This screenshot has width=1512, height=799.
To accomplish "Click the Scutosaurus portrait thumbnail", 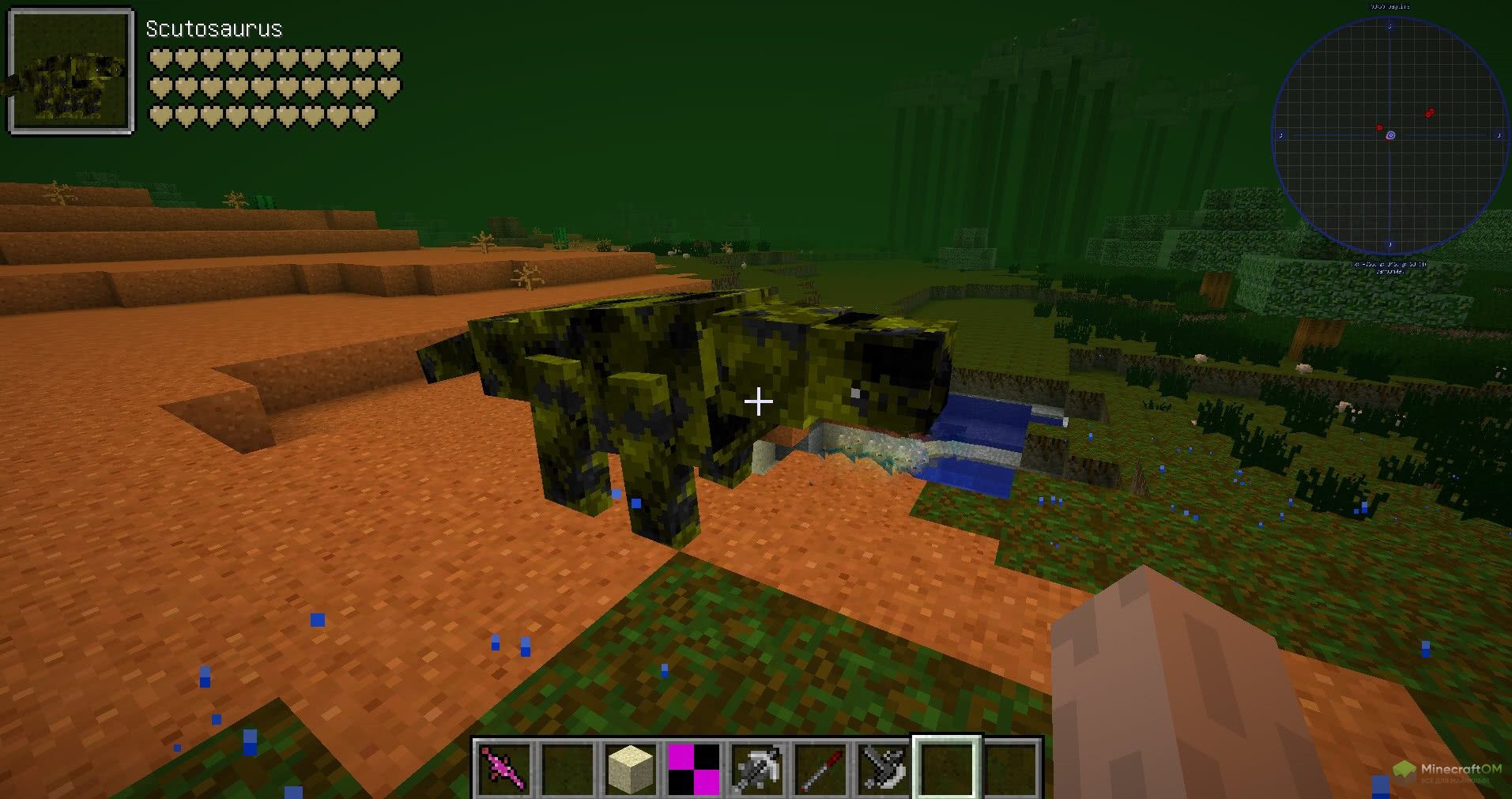I will point(70,71).
